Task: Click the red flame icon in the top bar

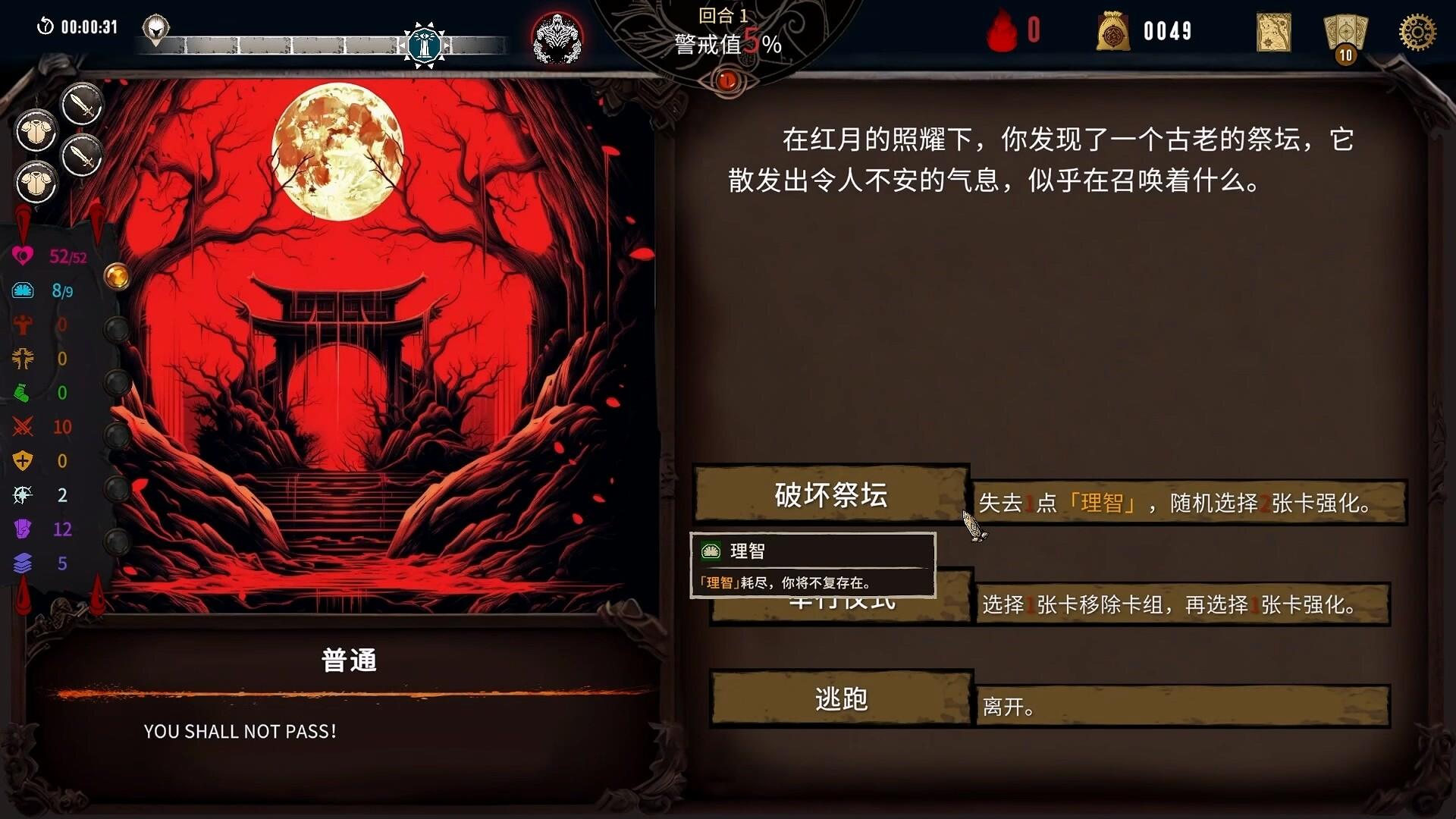Action: click(1003, 30)
